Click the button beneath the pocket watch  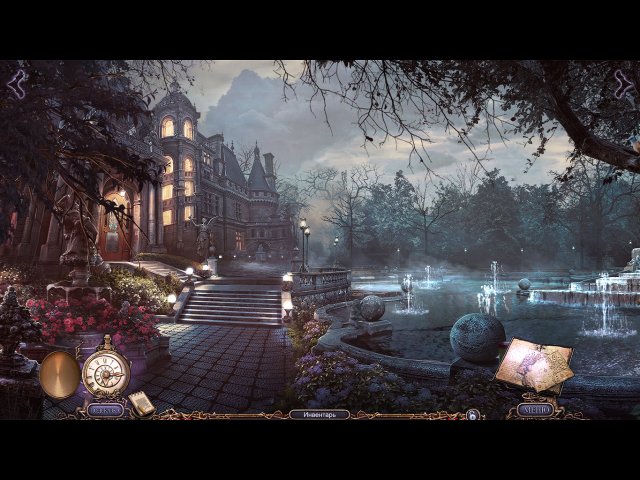tap(103, 409)
